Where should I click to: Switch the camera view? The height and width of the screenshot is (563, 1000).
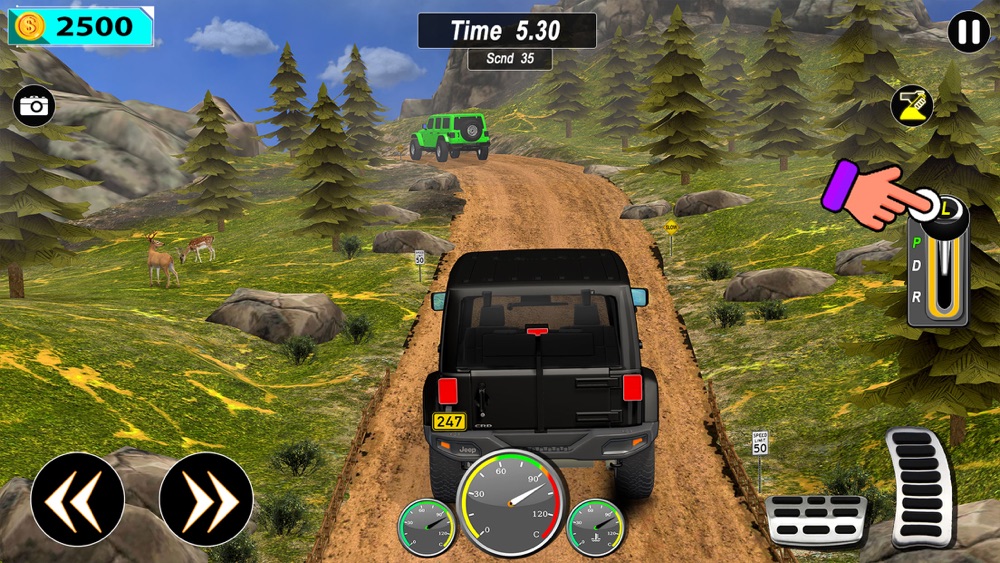point(34,106)
